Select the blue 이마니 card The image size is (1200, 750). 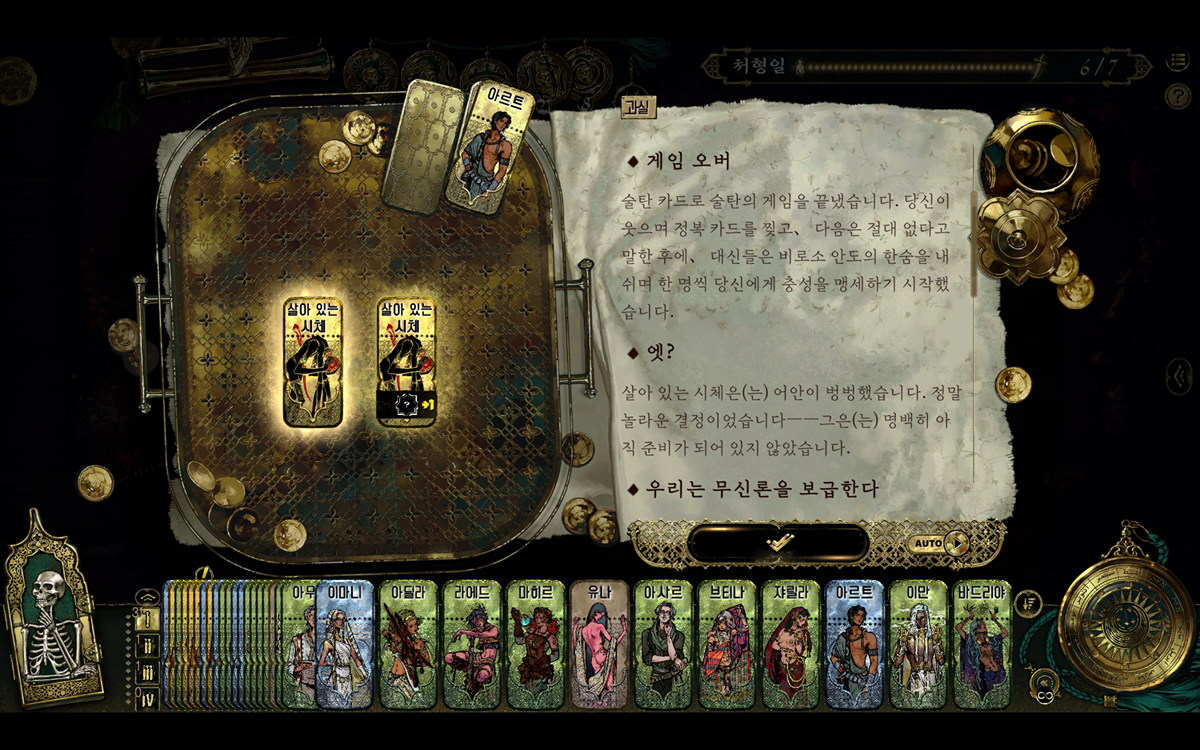346,645
